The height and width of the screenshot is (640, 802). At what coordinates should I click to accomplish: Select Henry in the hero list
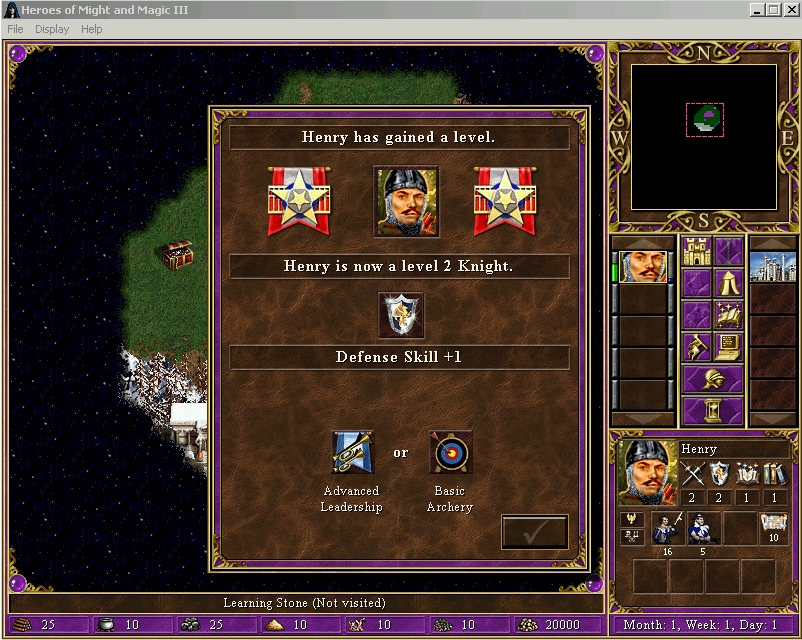point(644,267)
